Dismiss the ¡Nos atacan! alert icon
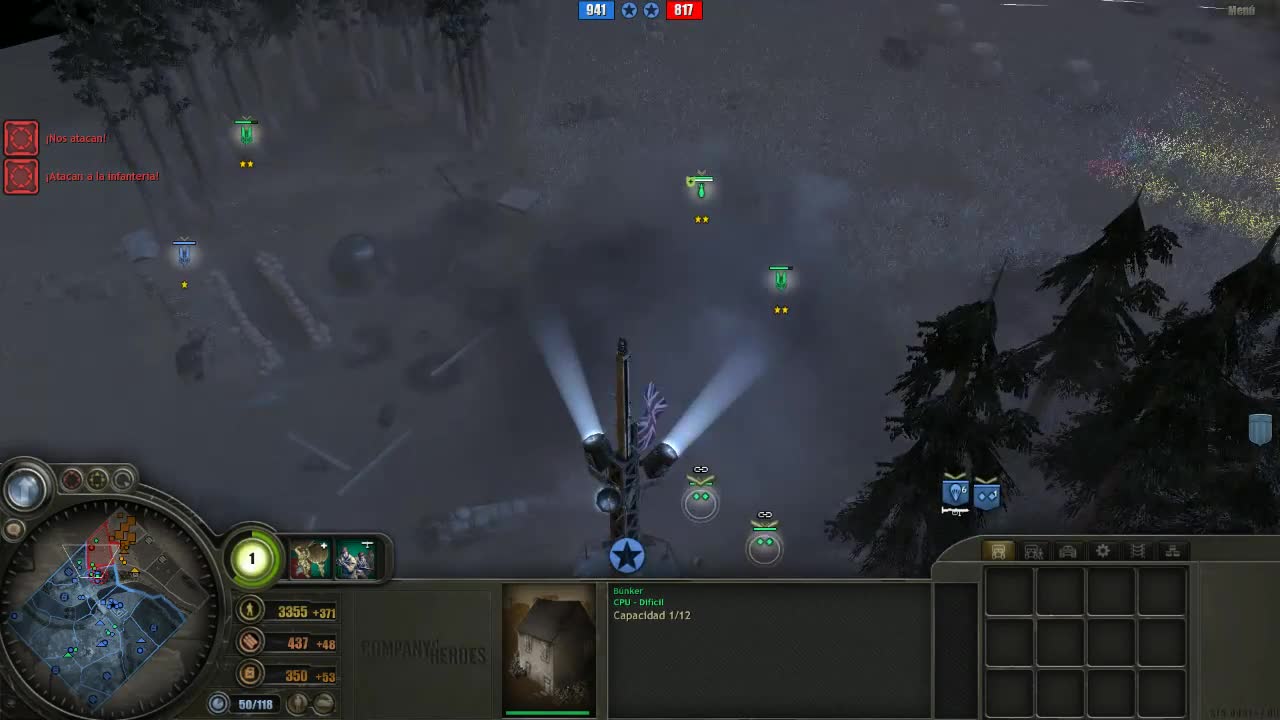Screen dimensions: 1280x720 (21, 138)
